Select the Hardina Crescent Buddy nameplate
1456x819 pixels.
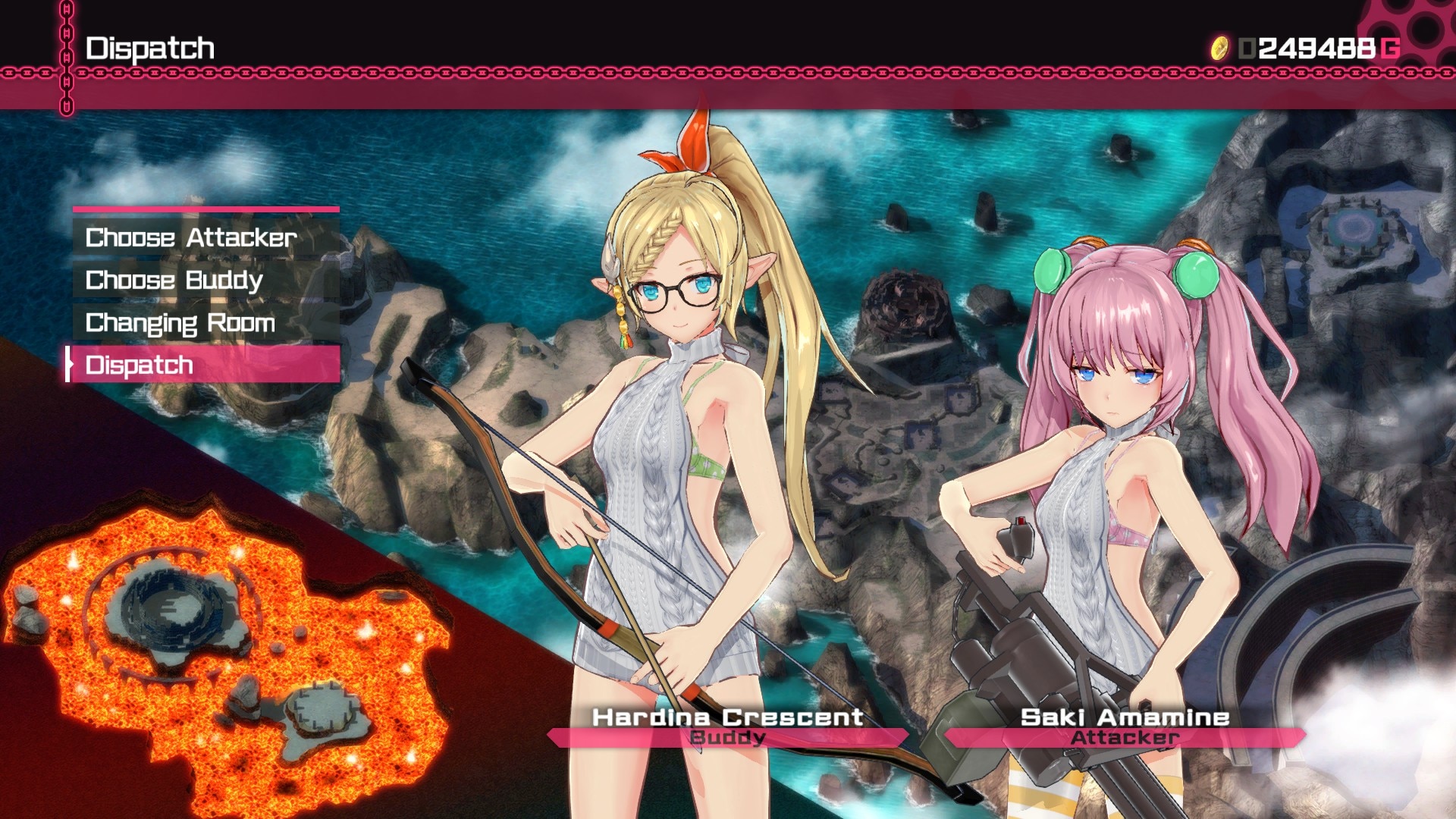[x=727, y=726]
